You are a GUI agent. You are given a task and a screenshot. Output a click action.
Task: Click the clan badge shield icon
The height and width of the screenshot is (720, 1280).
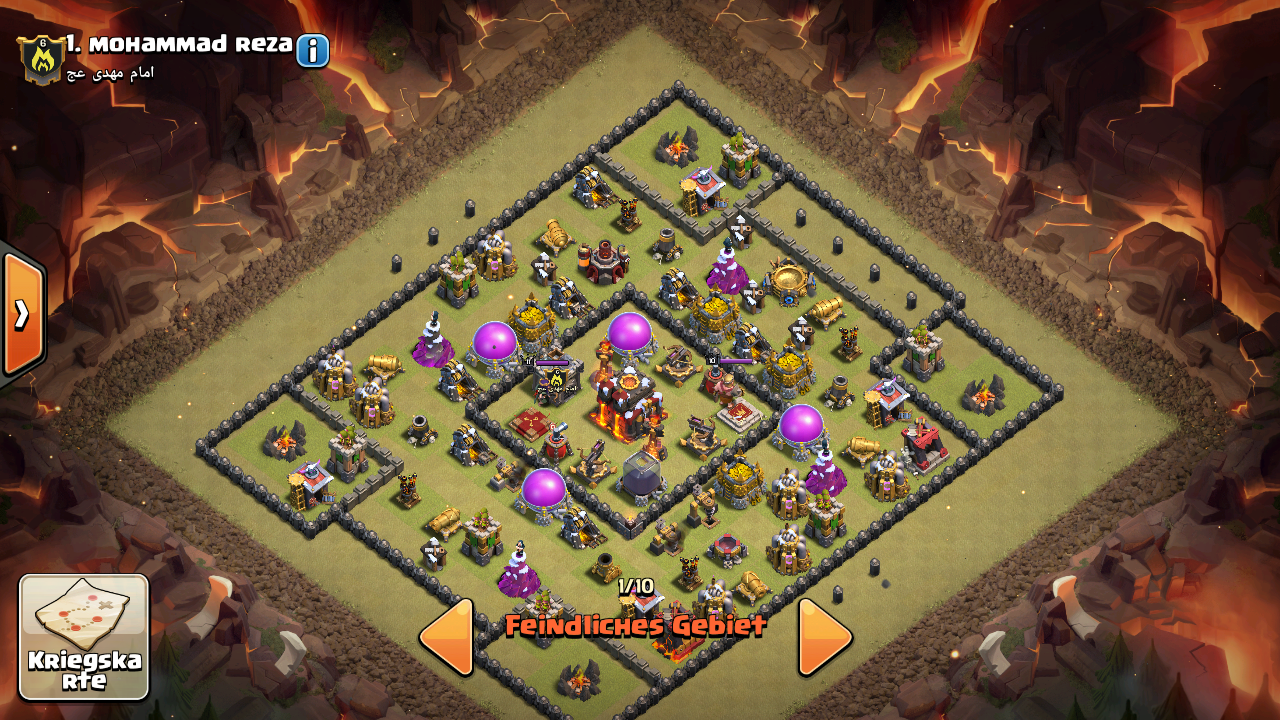coord(41,59)
